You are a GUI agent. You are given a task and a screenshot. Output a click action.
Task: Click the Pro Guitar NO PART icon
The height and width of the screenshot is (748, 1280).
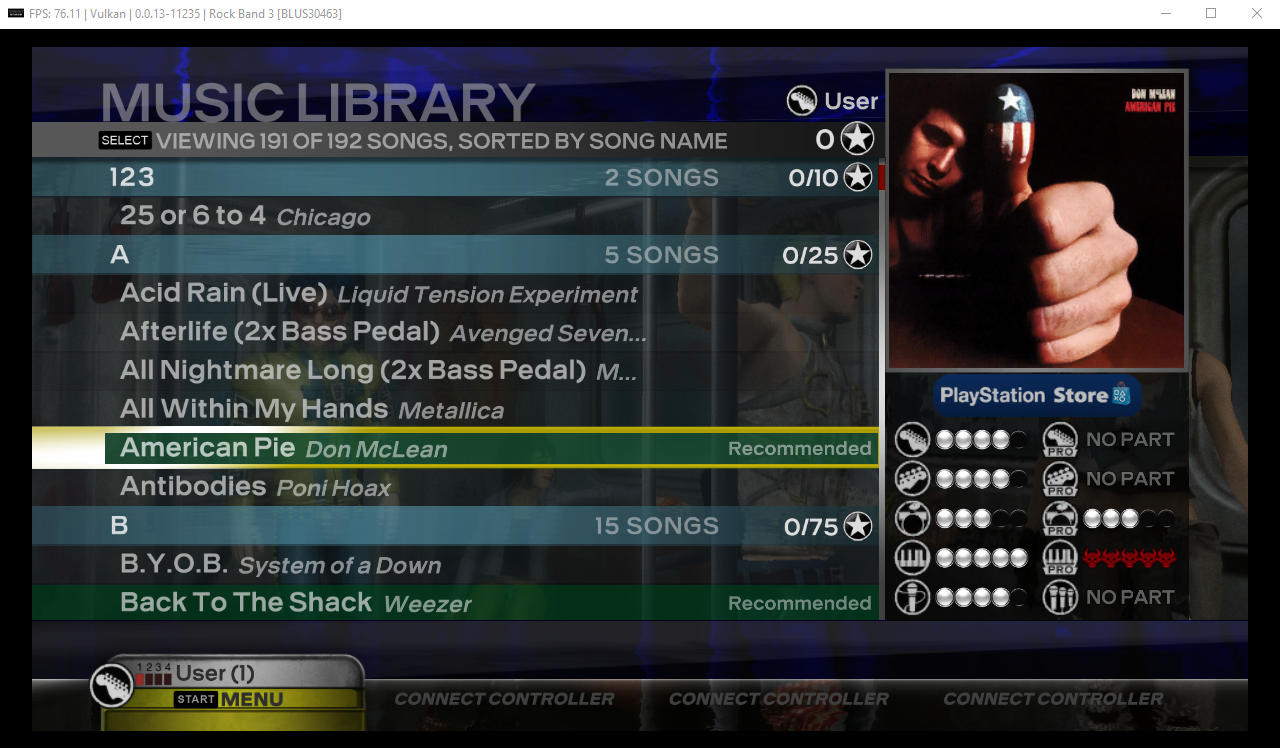1060,439
